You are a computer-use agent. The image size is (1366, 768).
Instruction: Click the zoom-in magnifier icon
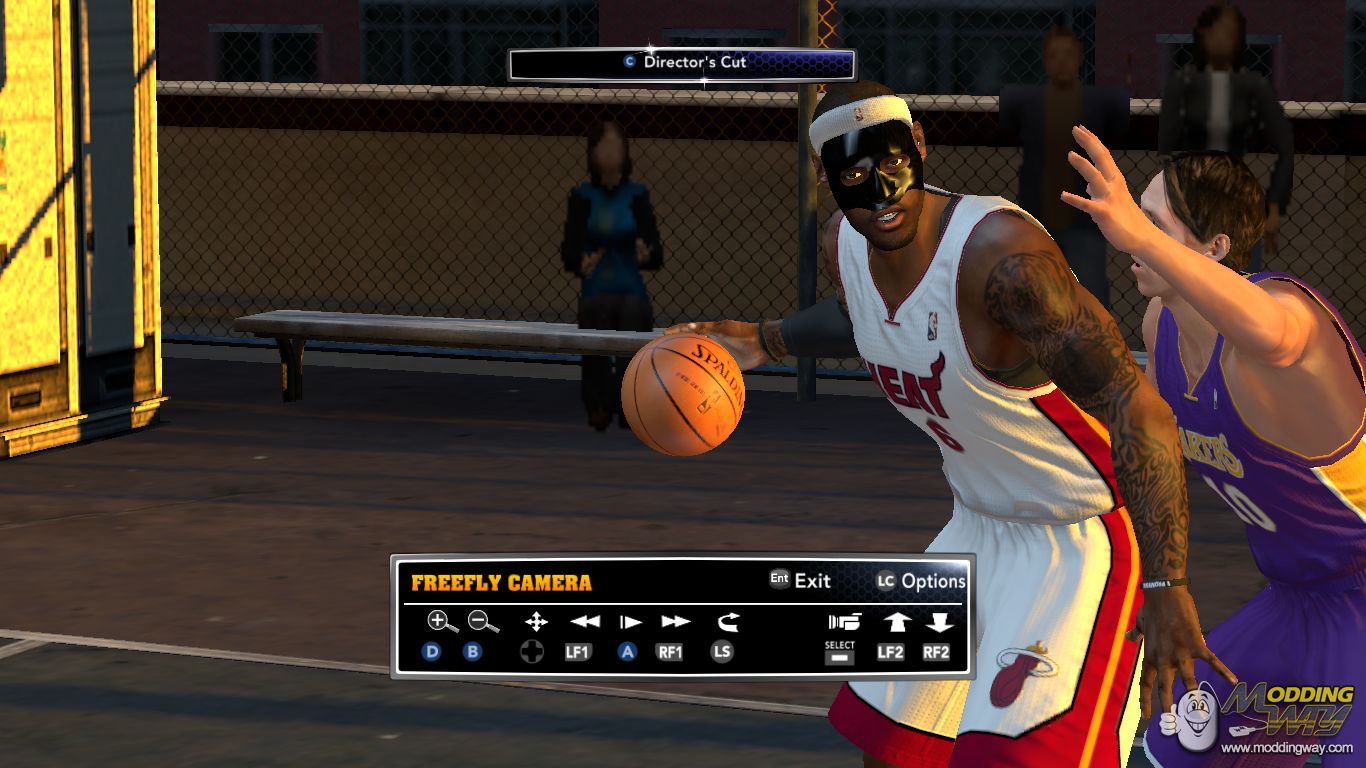click(441, 622)
